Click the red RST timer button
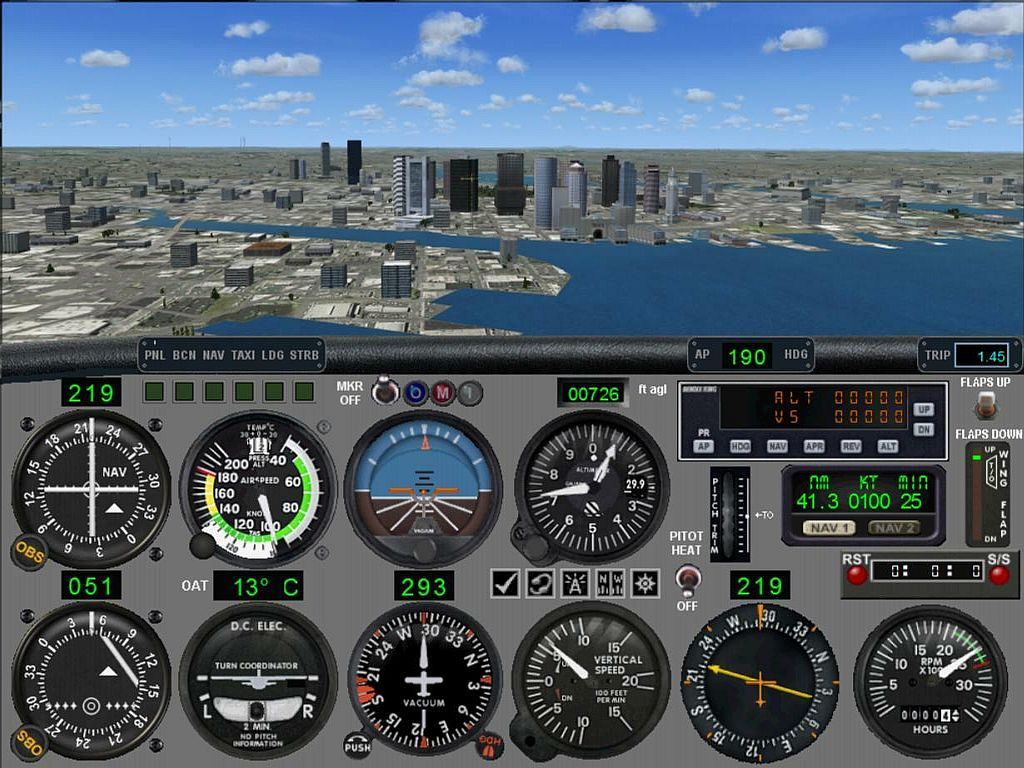 click(856, 574)
